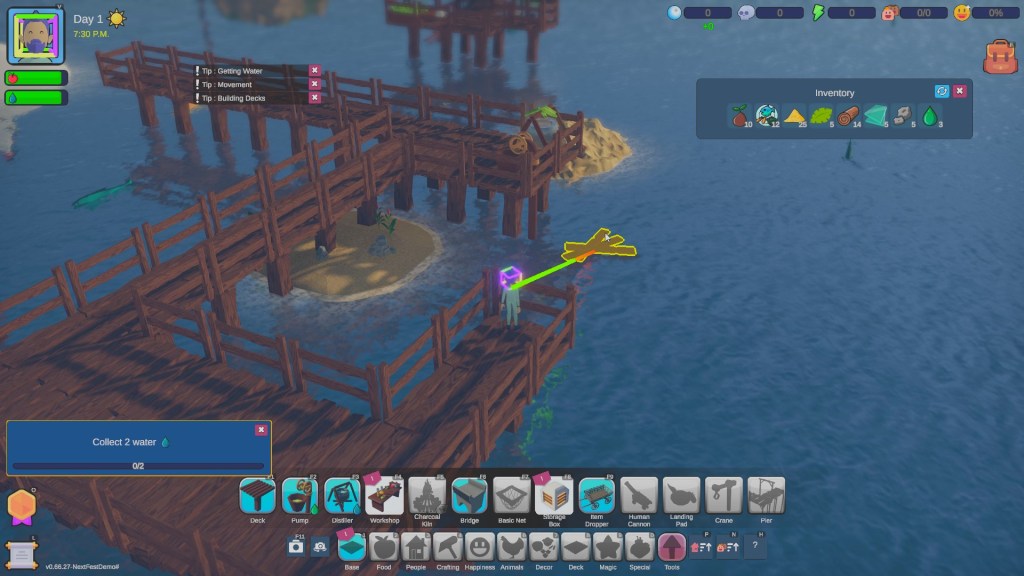Viewport: 1024px width, 576px height.
Task: Choose the Bridge building item
Action: 469,496
